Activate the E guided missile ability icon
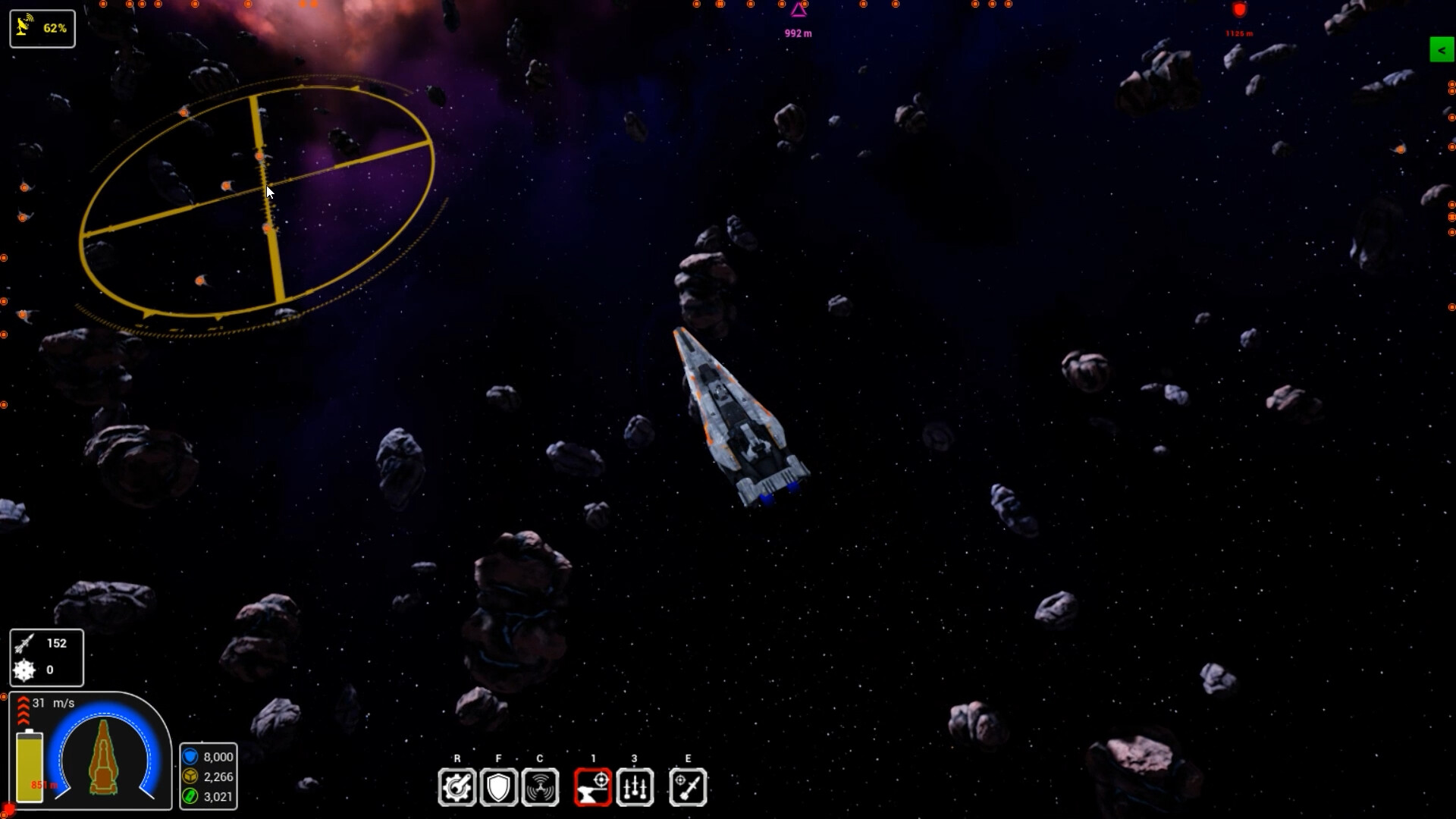The width and height of the screenshot is (1456, 819). pyautogui.click(x=689, y=787)
